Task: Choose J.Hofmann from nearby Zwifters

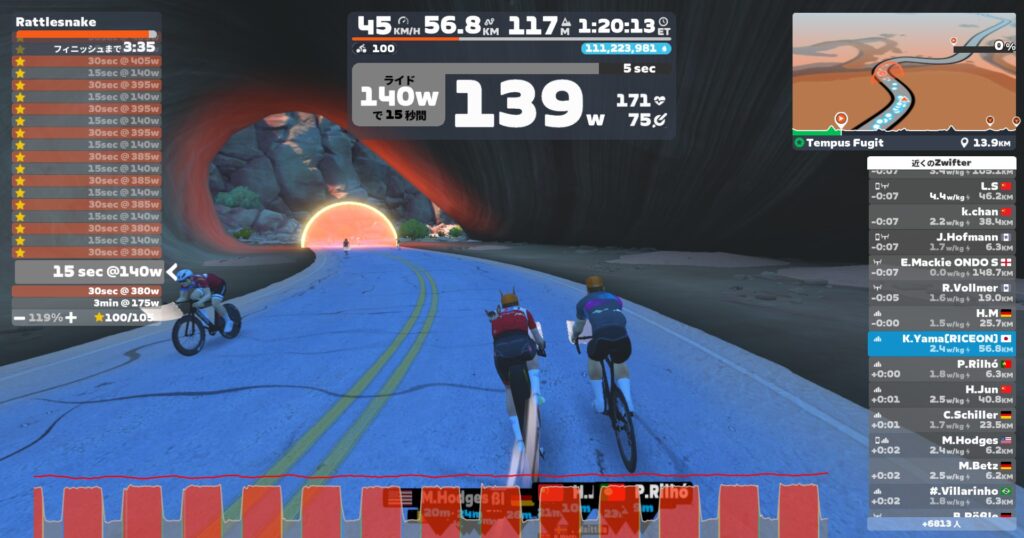Action: (941, 242)
